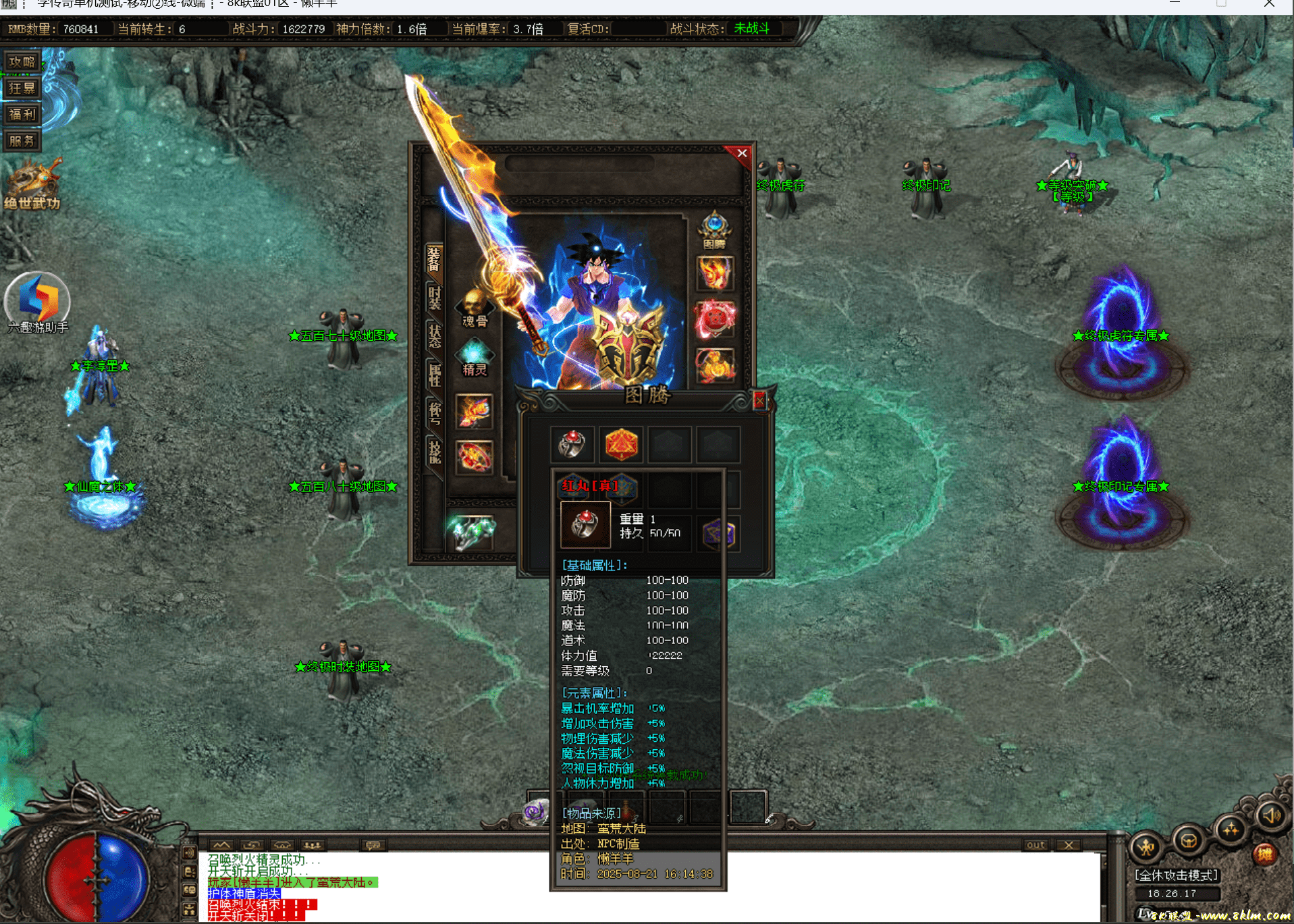This screenshot has height=924, width=1294.
Task: Select the red ring totem slot
Action: point(572,444)
